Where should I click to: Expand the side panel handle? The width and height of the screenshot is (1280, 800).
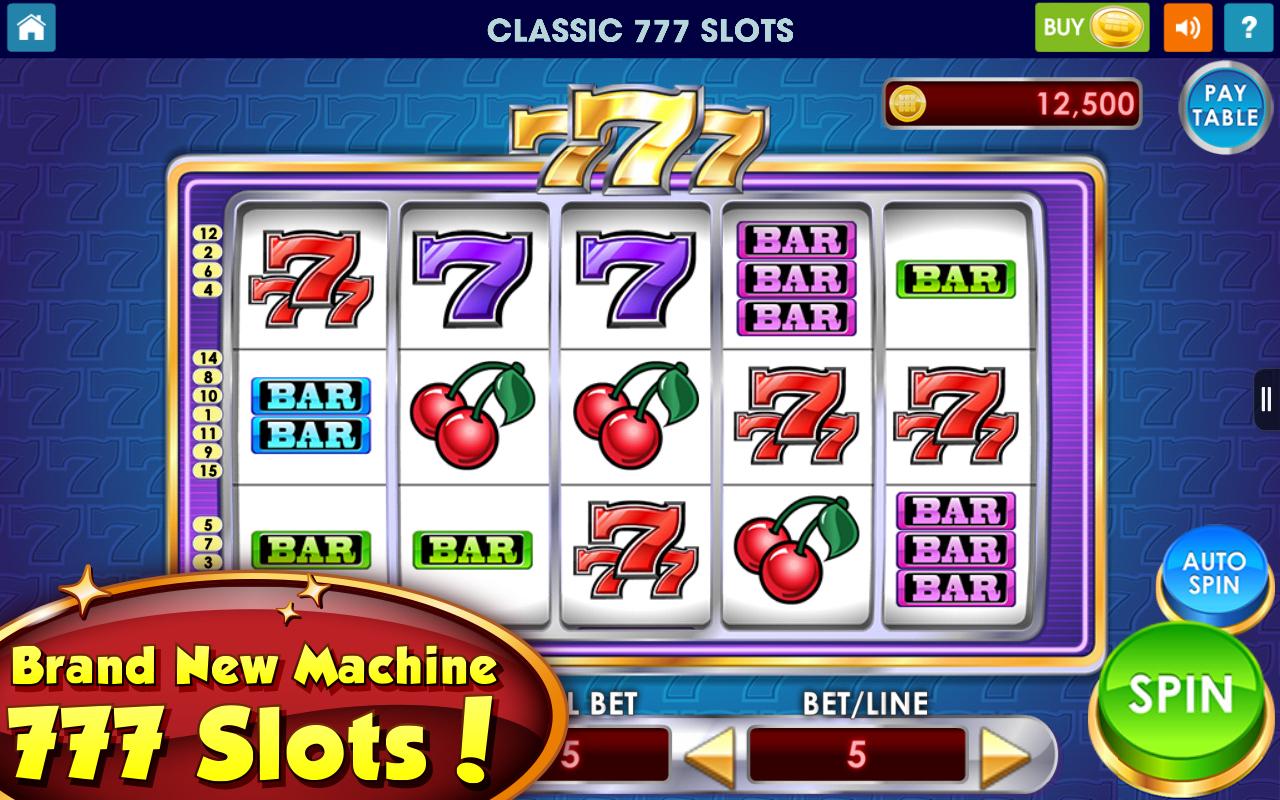[x=1267, y=400]
